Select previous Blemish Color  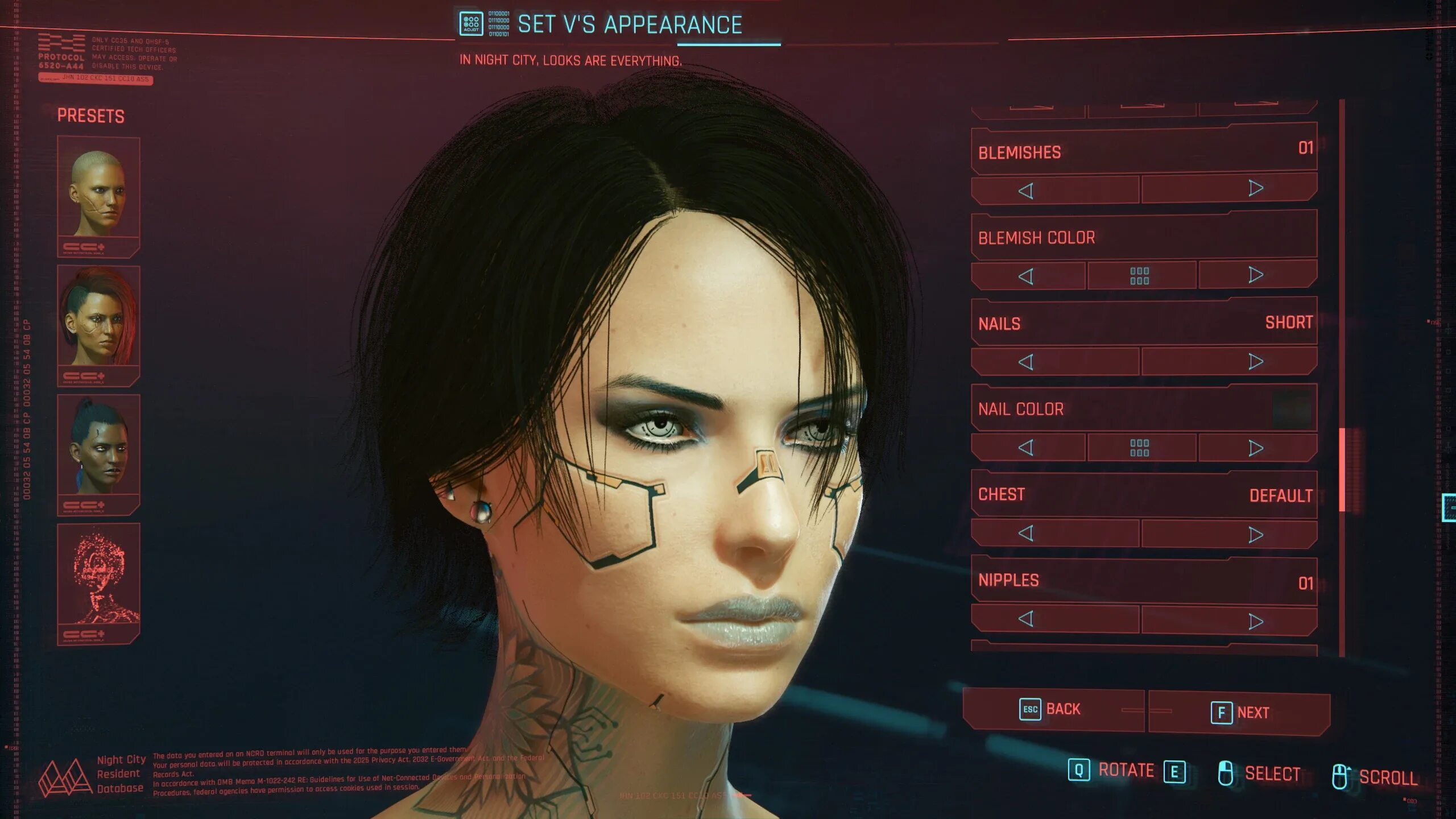click(x=1026, y=276)
